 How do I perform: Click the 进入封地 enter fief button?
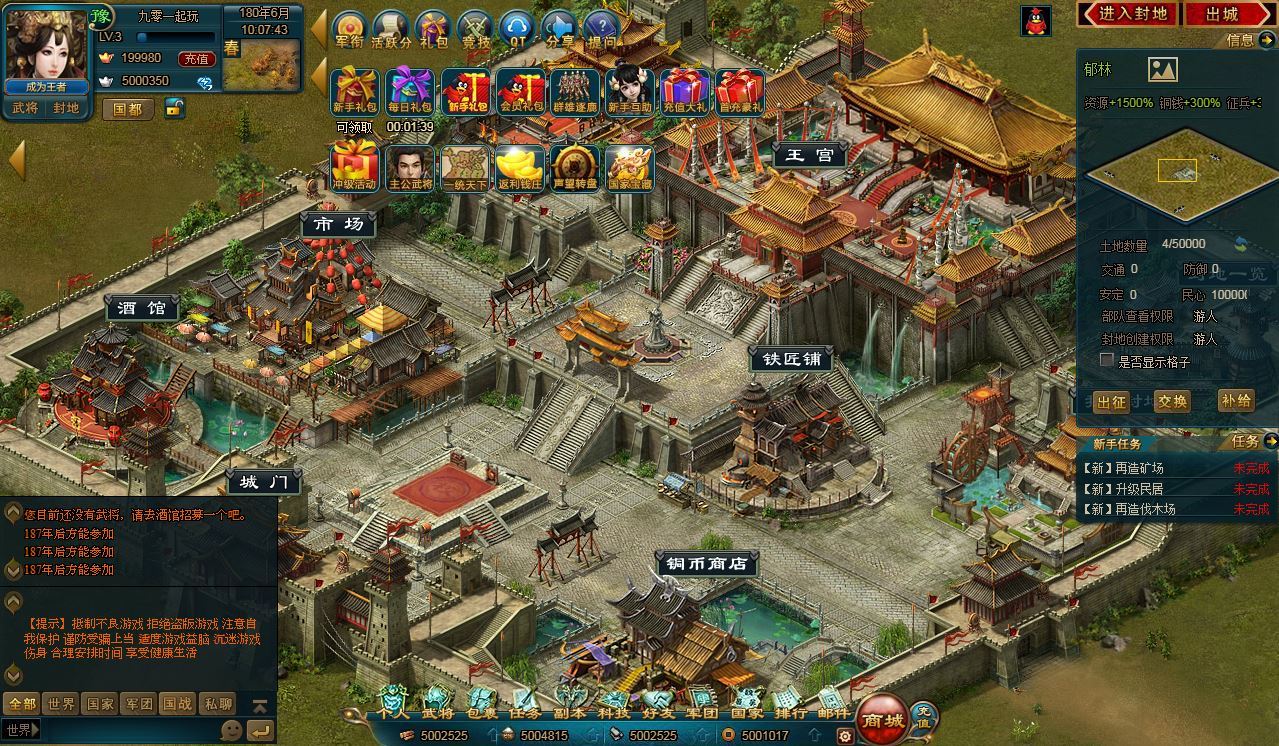click(x=1127, y=14)
